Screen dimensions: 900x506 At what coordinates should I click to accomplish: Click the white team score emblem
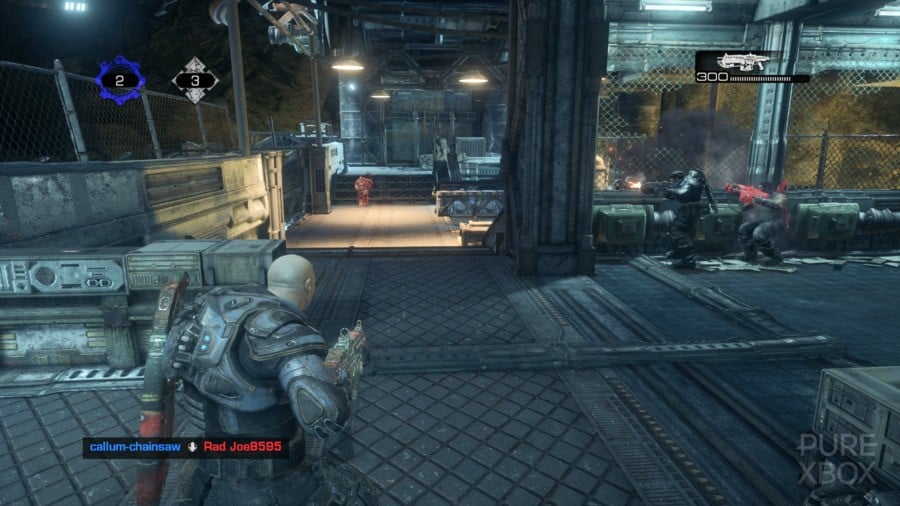195,80
